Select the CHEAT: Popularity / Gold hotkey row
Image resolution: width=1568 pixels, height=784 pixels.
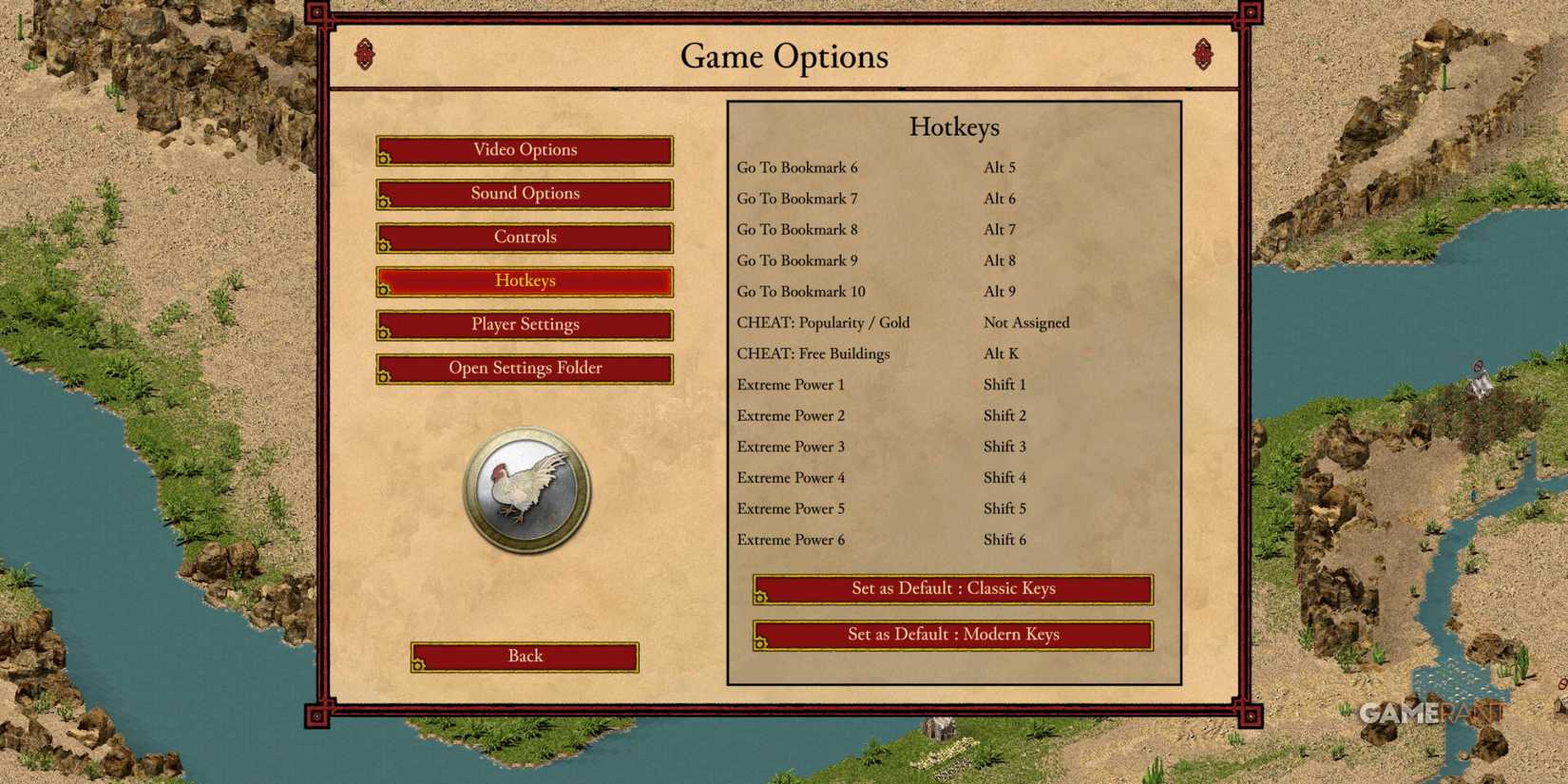(x=824, y=322)
